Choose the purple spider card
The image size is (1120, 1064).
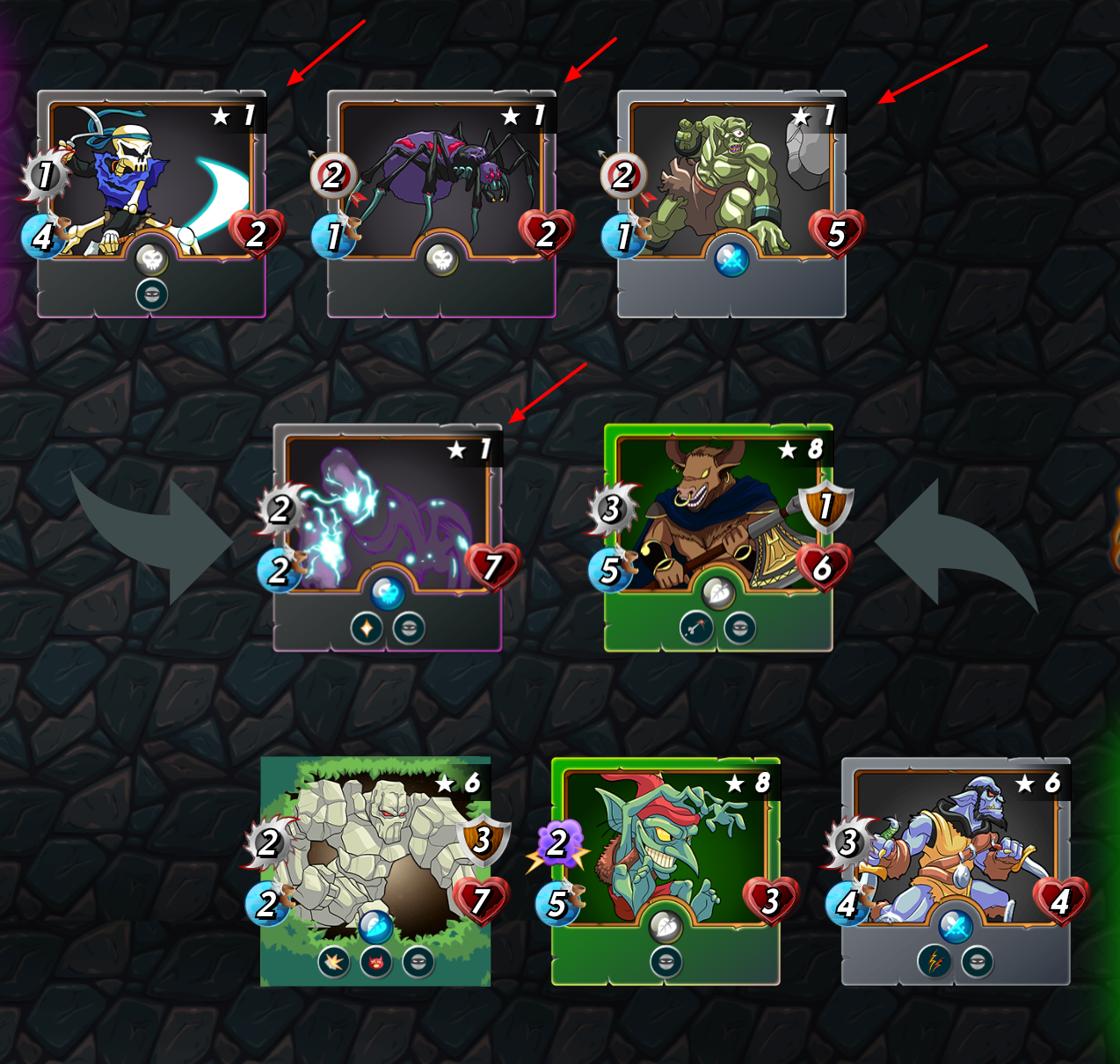pyautogui.click(x=441, y=203)
